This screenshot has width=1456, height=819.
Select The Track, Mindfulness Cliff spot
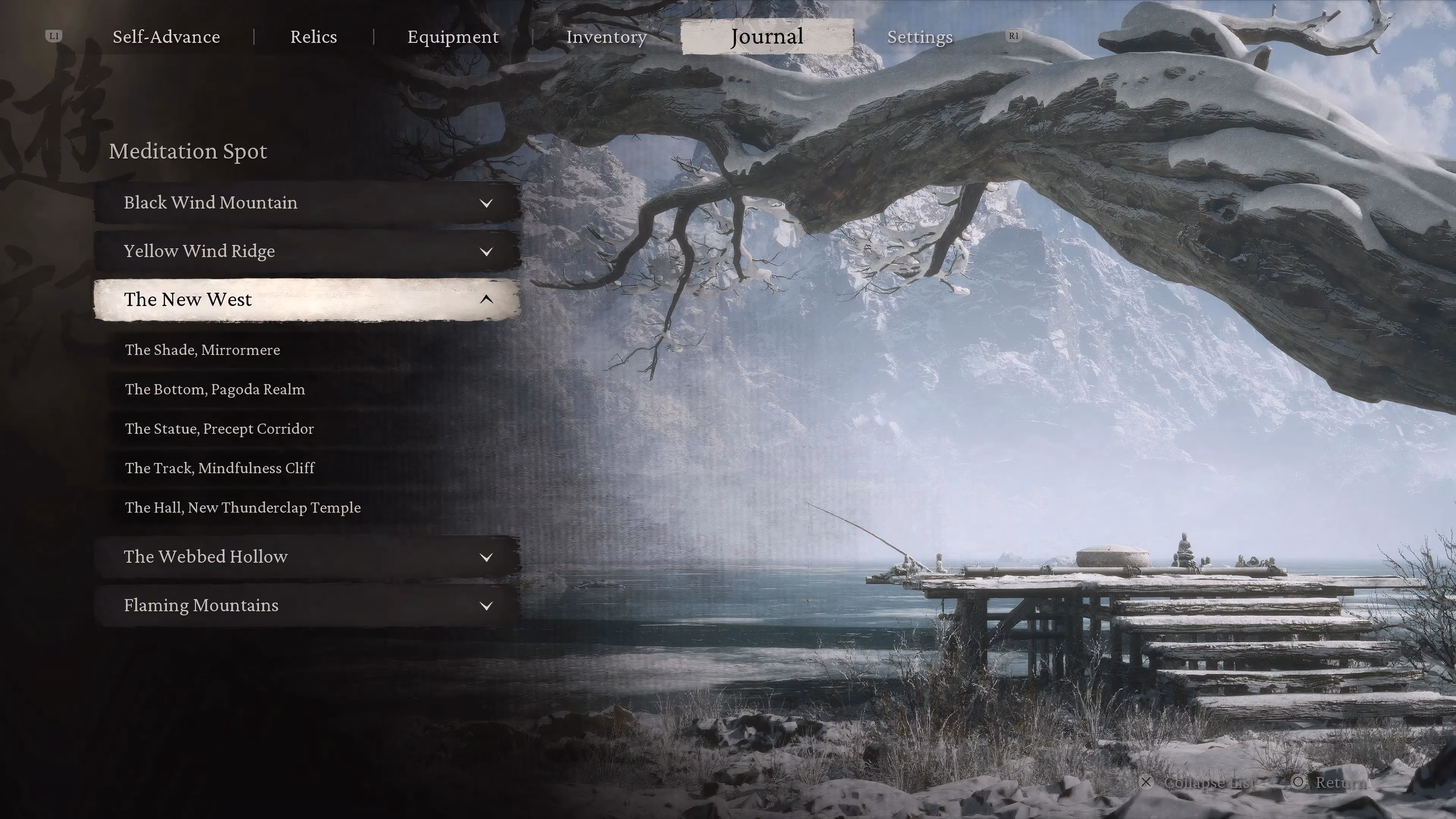coord(220,468)
